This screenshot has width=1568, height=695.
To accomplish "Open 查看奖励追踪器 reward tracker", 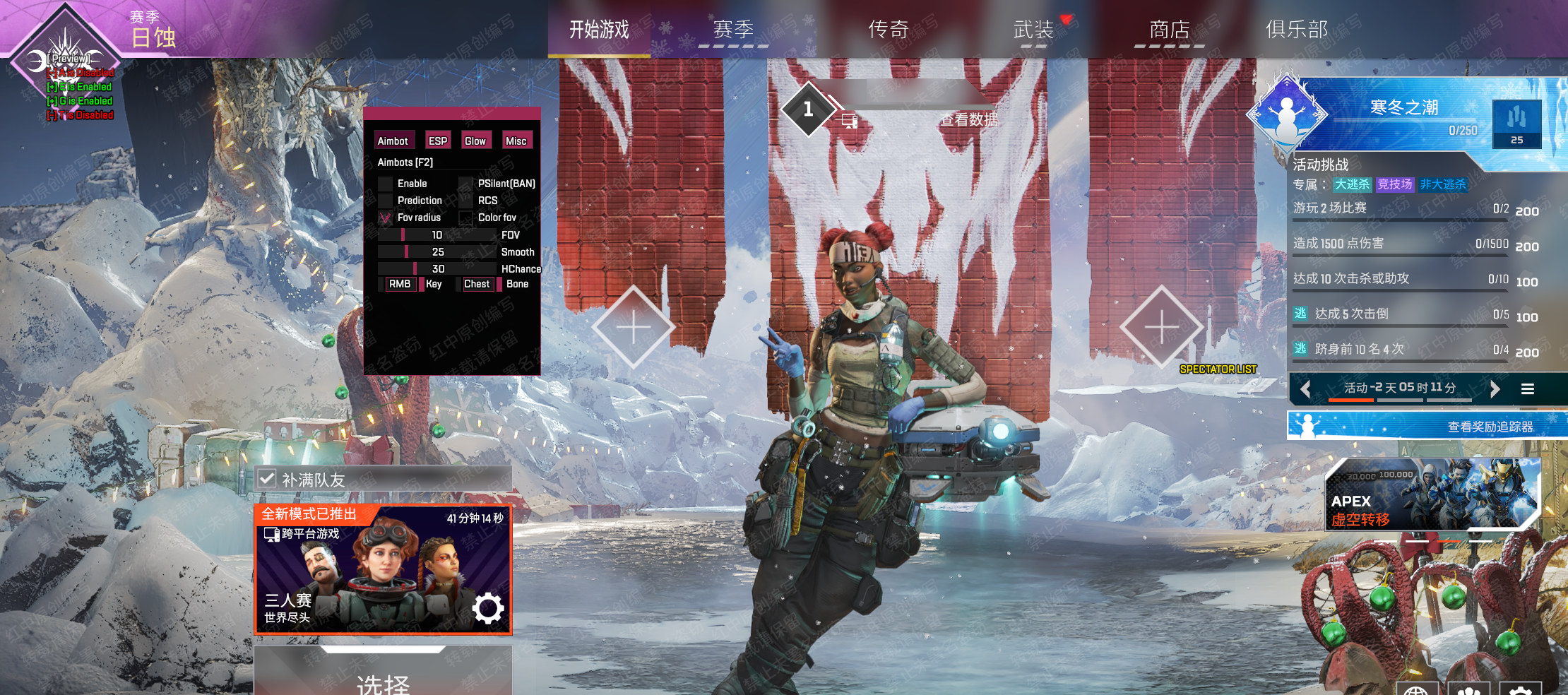I will point(1427,427).
